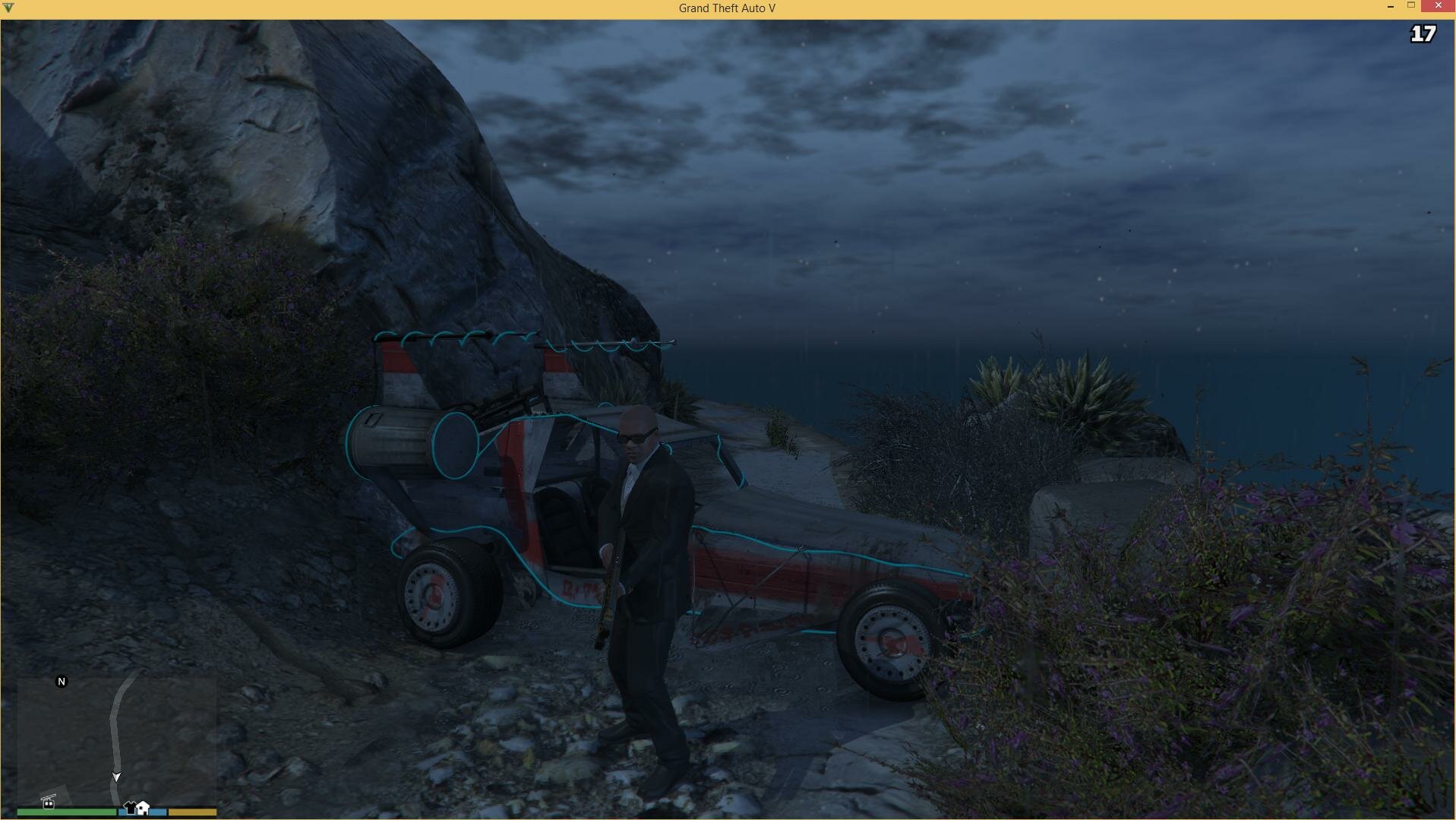The image size is (1456, 820).
Task: Close the Grand Theft Auto V window
Action: click(1438, 6)
